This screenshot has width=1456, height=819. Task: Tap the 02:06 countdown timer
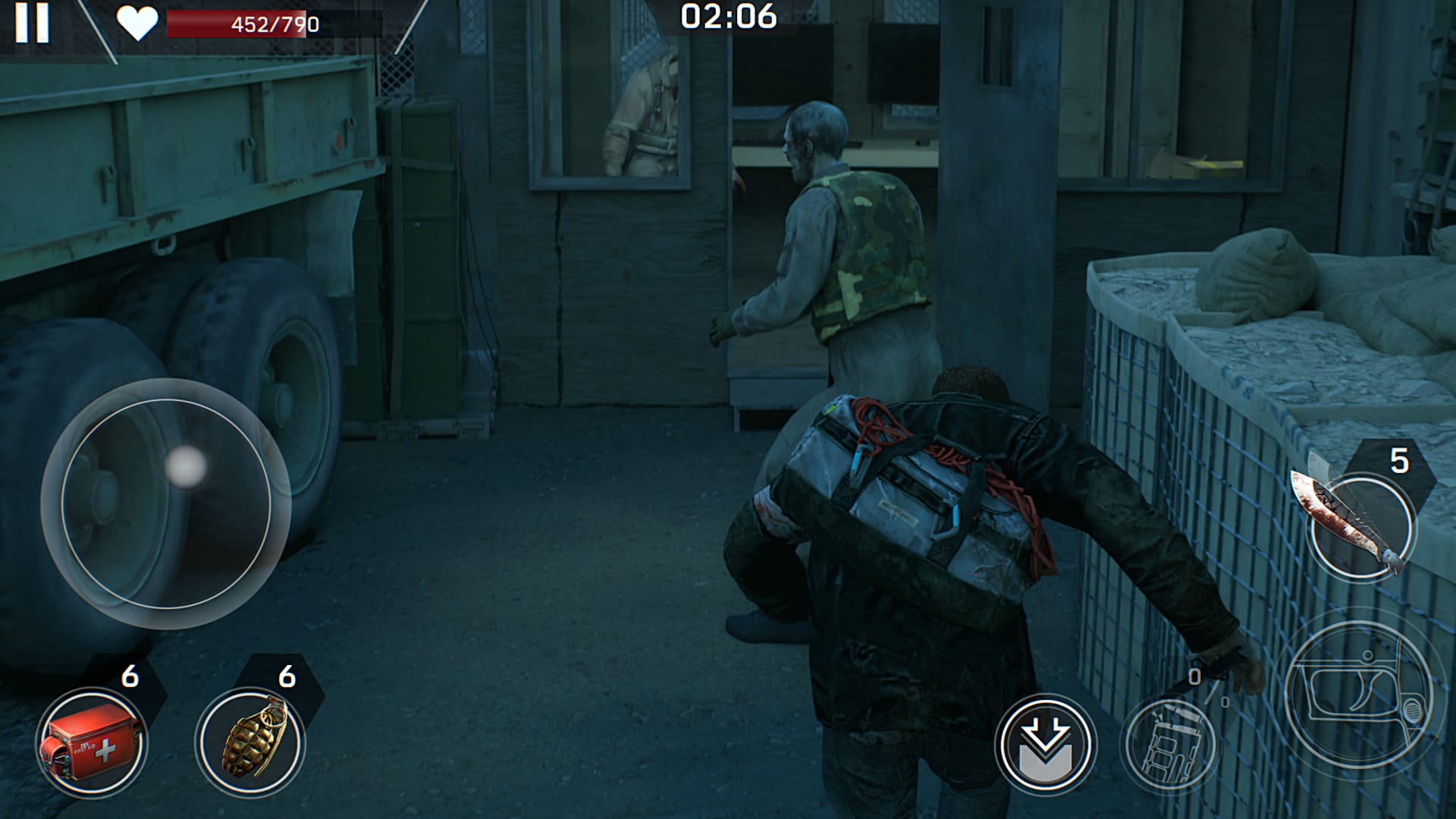coord(730,14)
